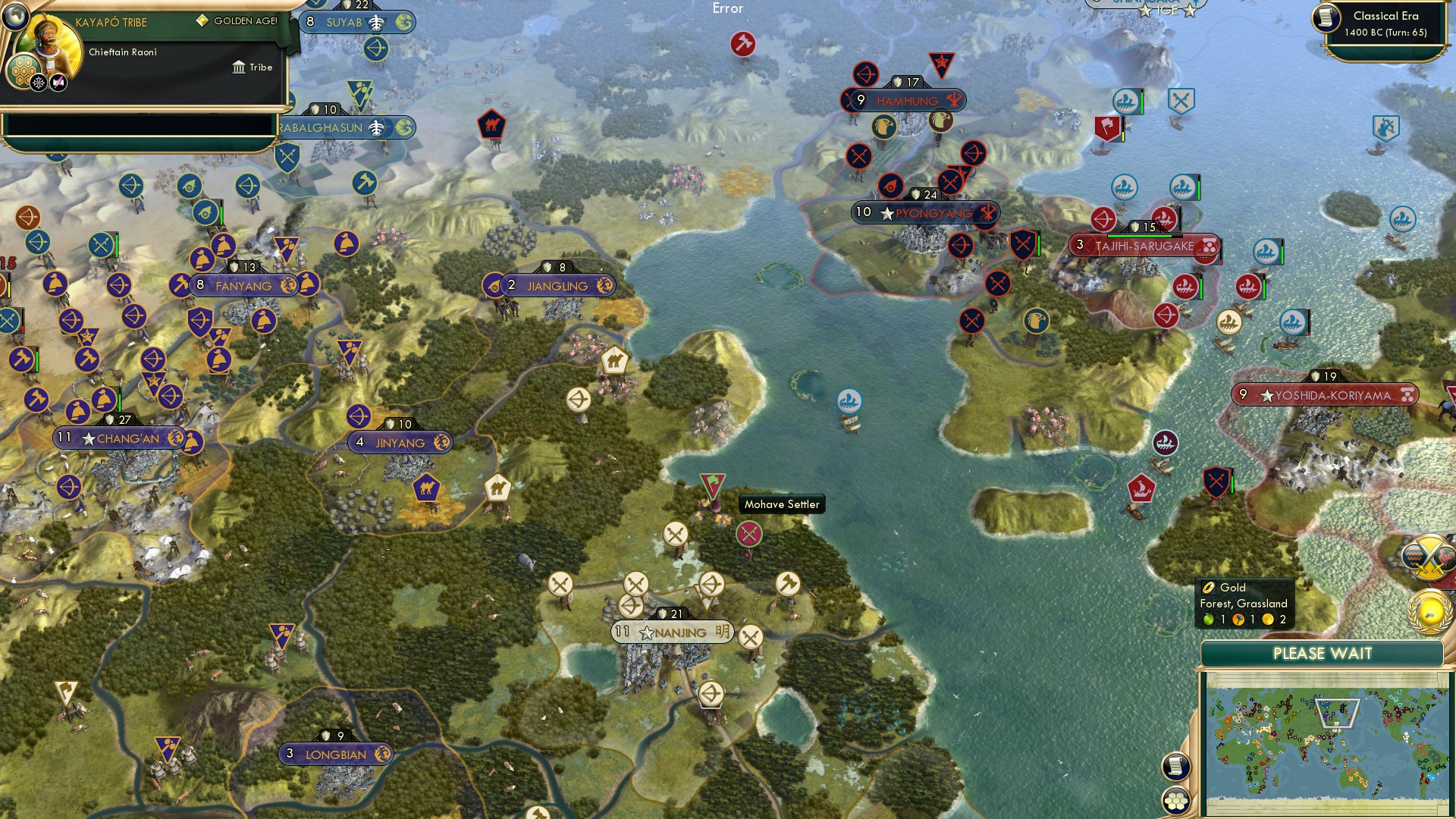Toggle strategic view hexagon icon bottom right

[x=1176, y=800]
